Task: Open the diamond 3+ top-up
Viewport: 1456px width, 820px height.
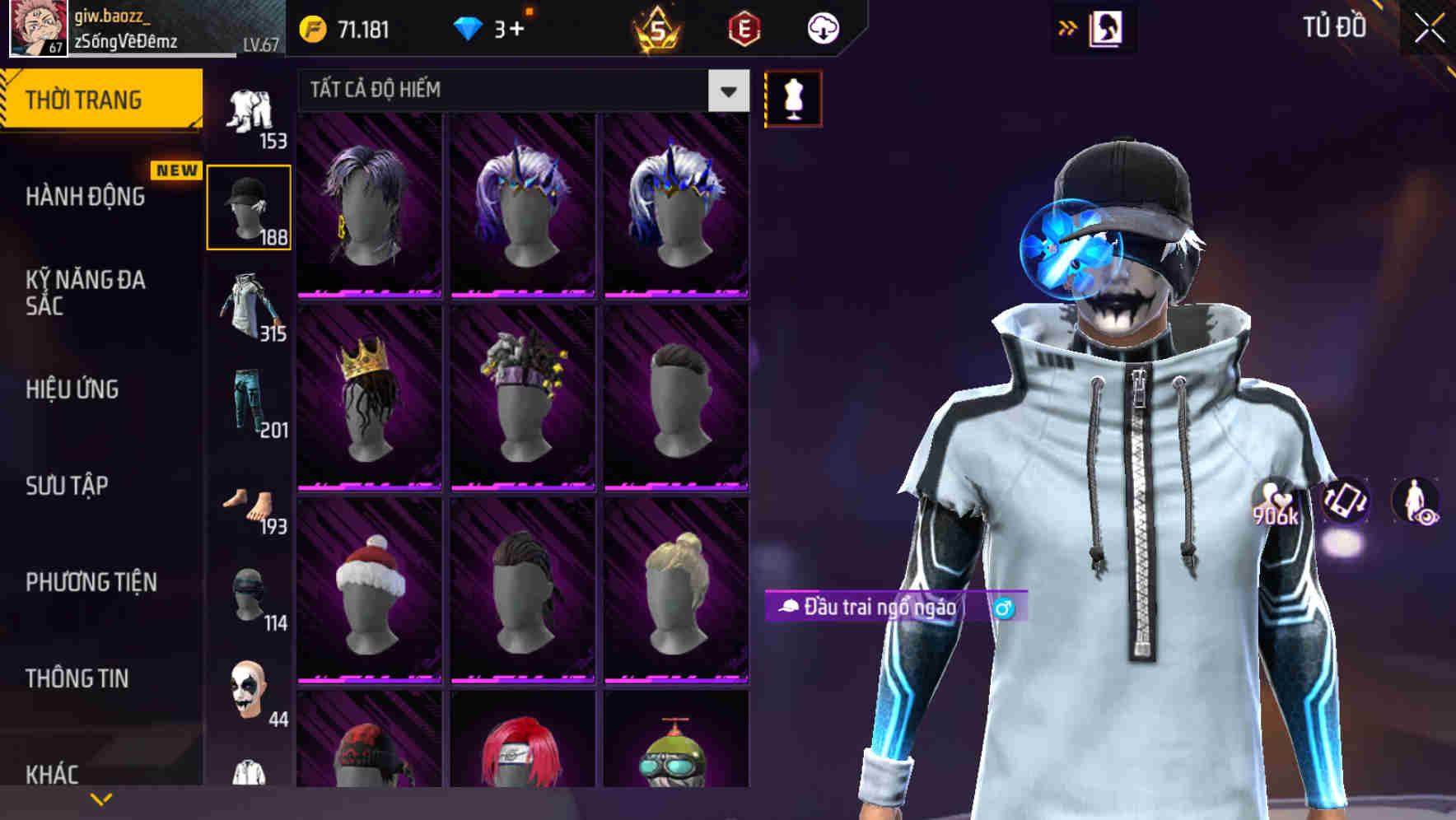Action: click(x=494, y=27)
